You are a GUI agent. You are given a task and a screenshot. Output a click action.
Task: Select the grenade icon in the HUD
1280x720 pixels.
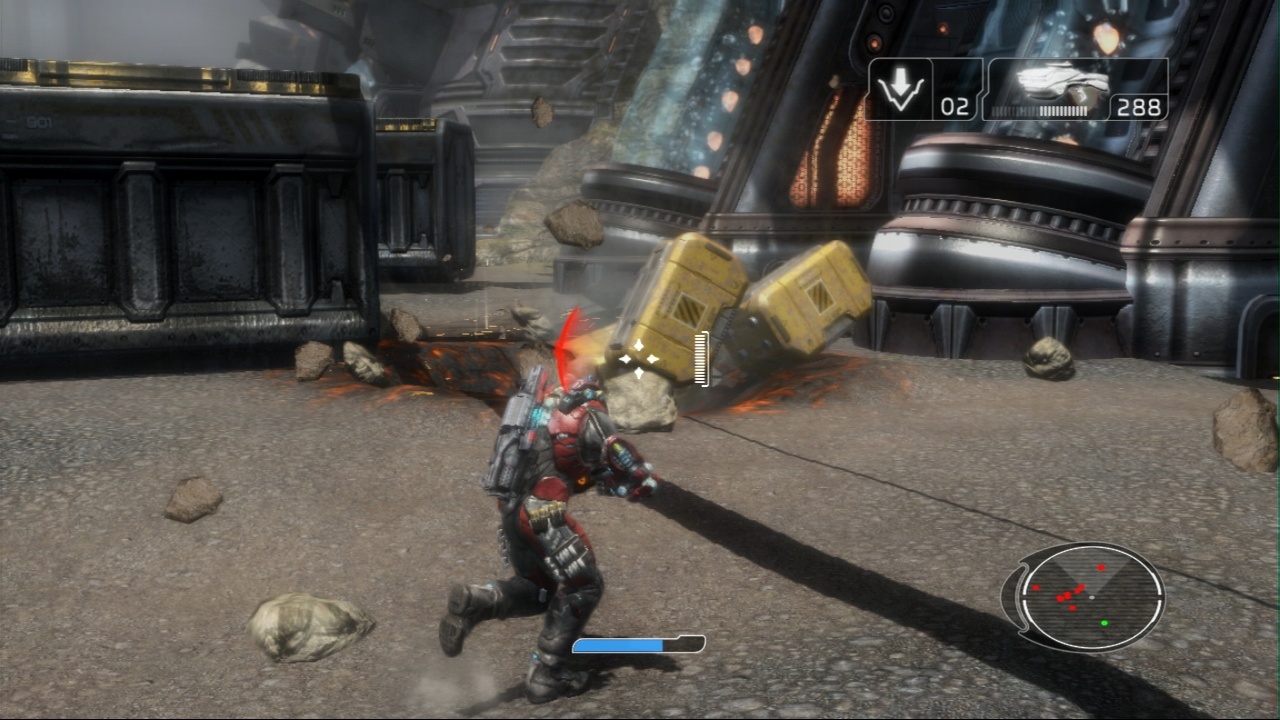(899, 89)
